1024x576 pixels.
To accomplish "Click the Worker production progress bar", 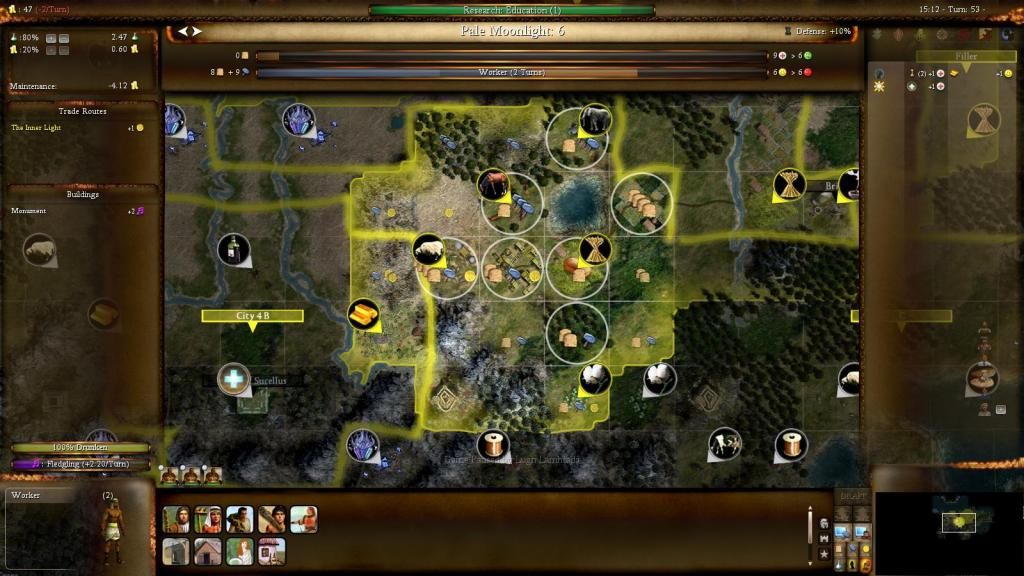I will (511, 73).
